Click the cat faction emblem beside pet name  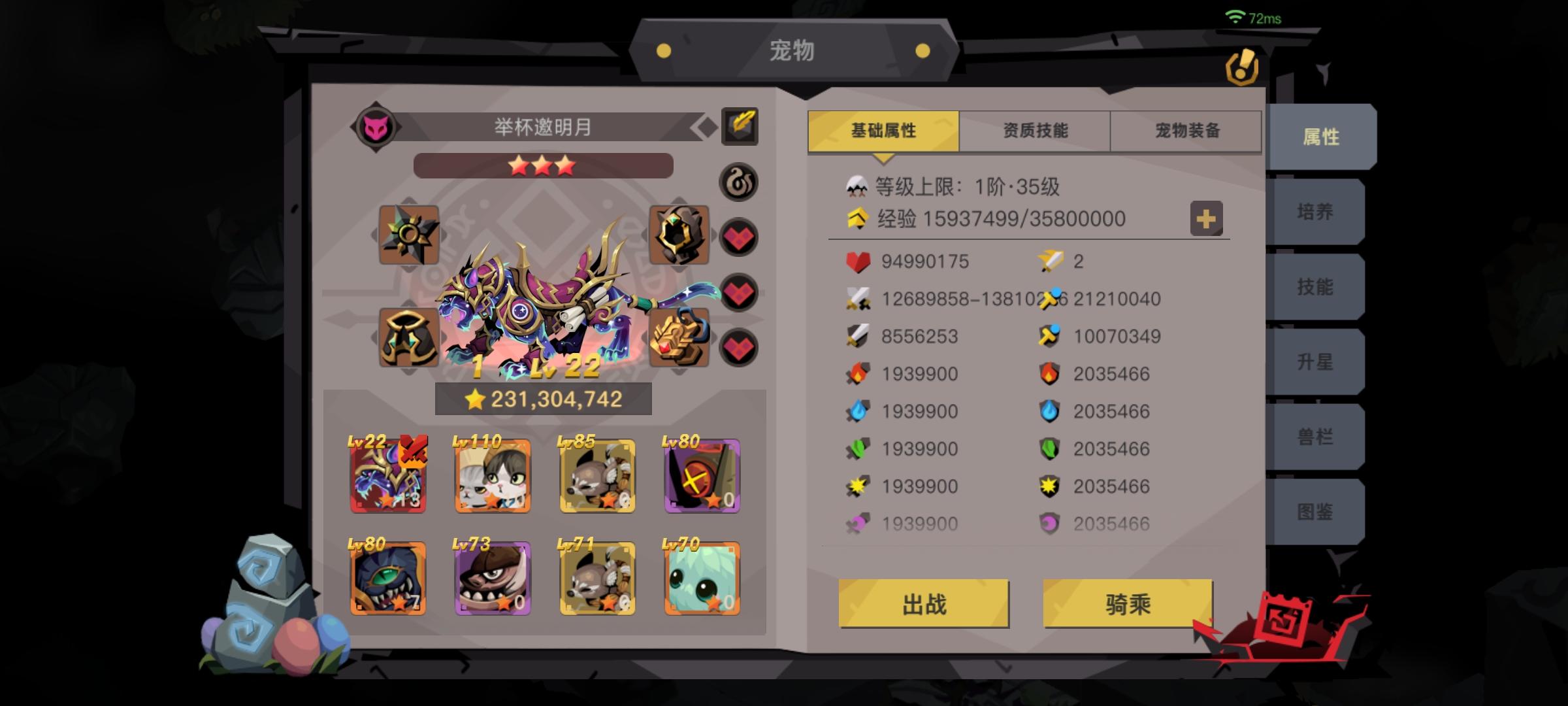pos(377,126)
